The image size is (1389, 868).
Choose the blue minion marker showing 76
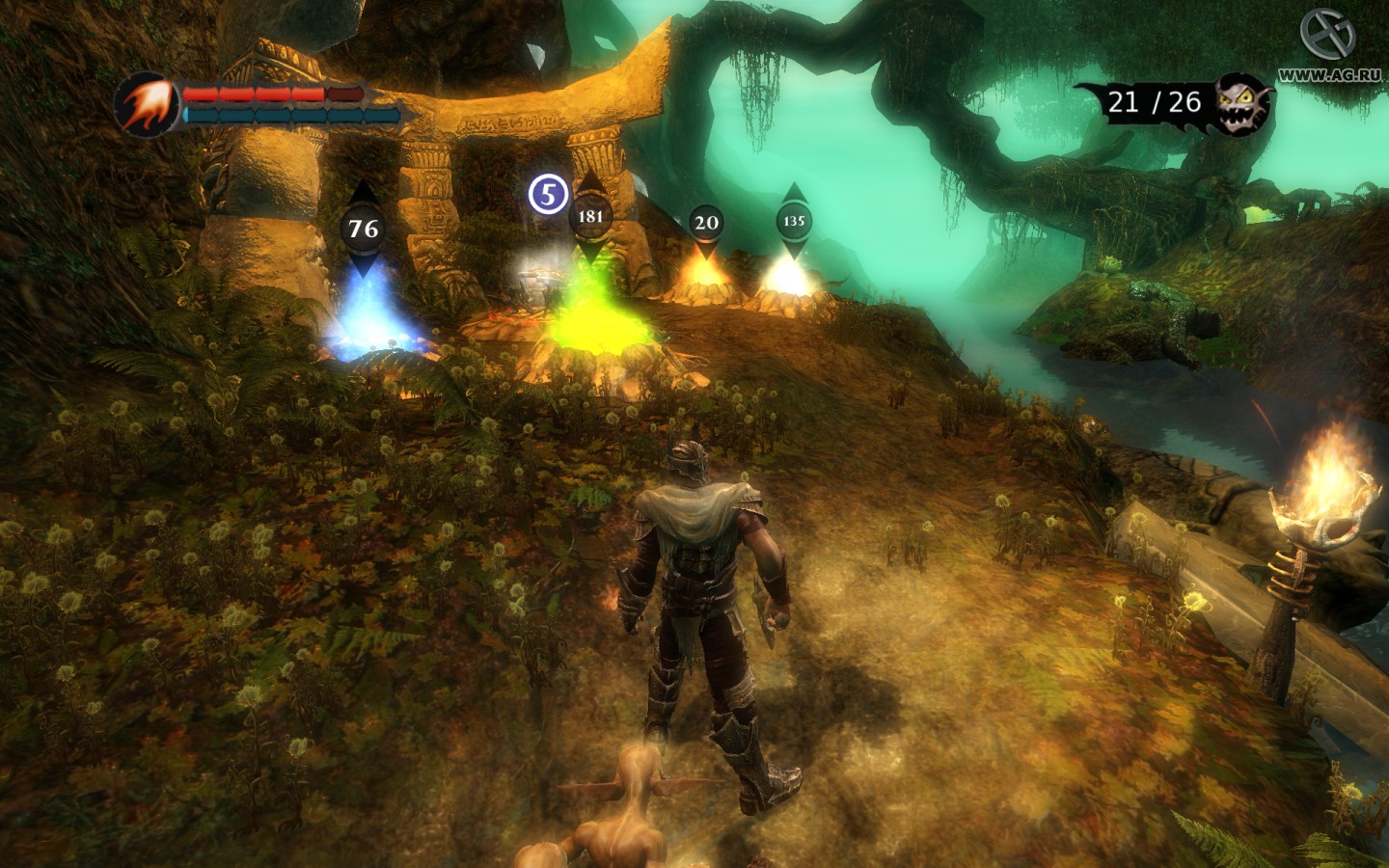pos(363,229)
